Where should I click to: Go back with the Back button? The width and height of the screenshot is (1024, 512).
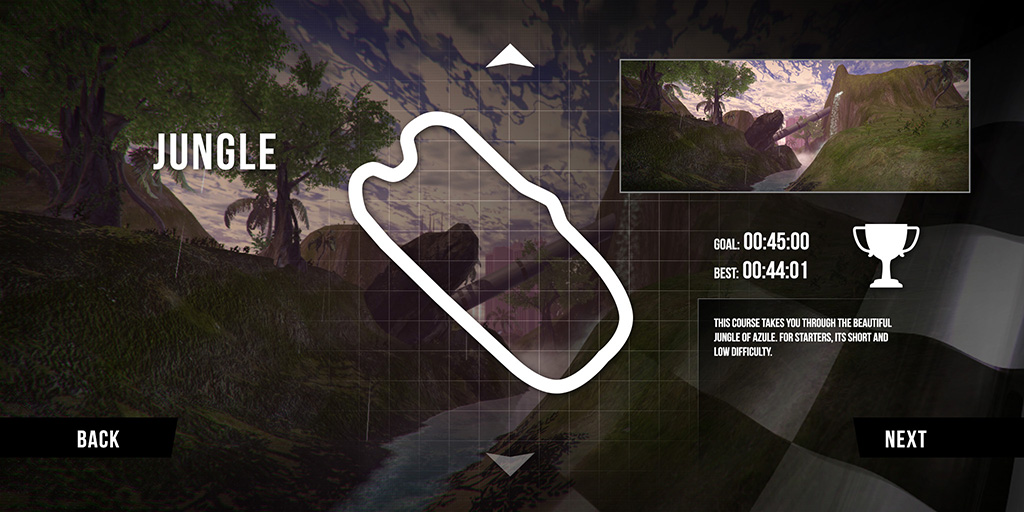(x=97, y=438)
